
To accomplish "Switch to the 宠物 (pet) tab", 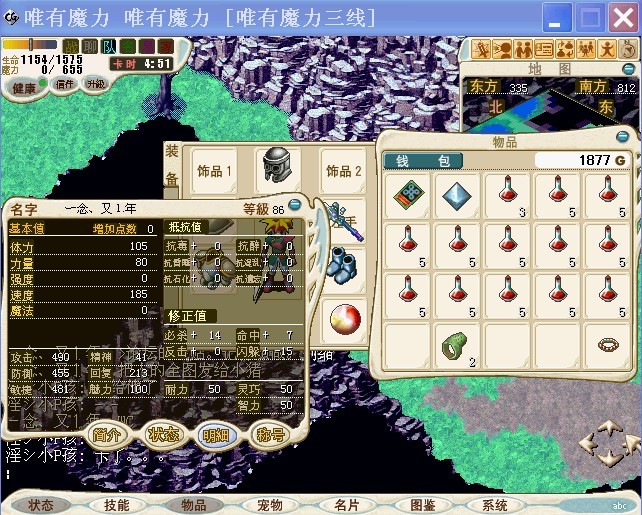I will 270,505.
